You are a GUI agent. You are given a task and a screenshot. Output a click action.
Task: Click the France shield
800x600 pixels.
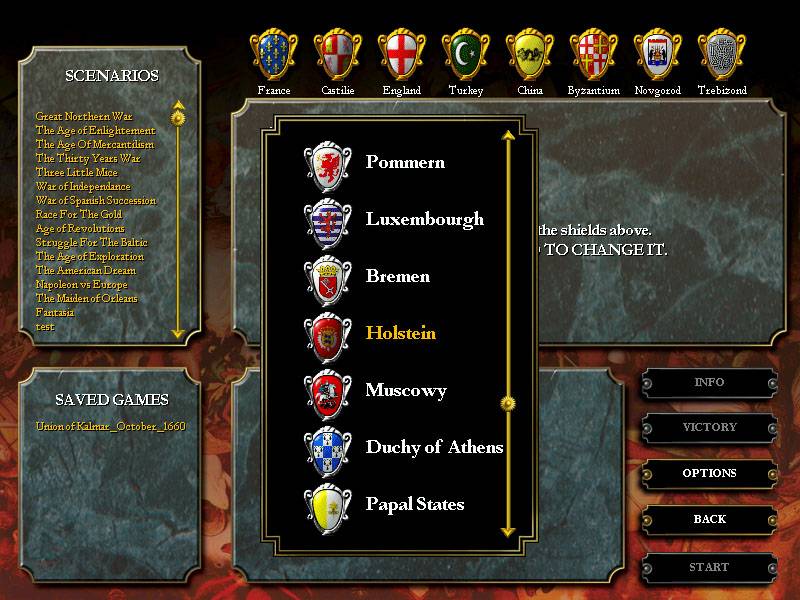(273, 55)
